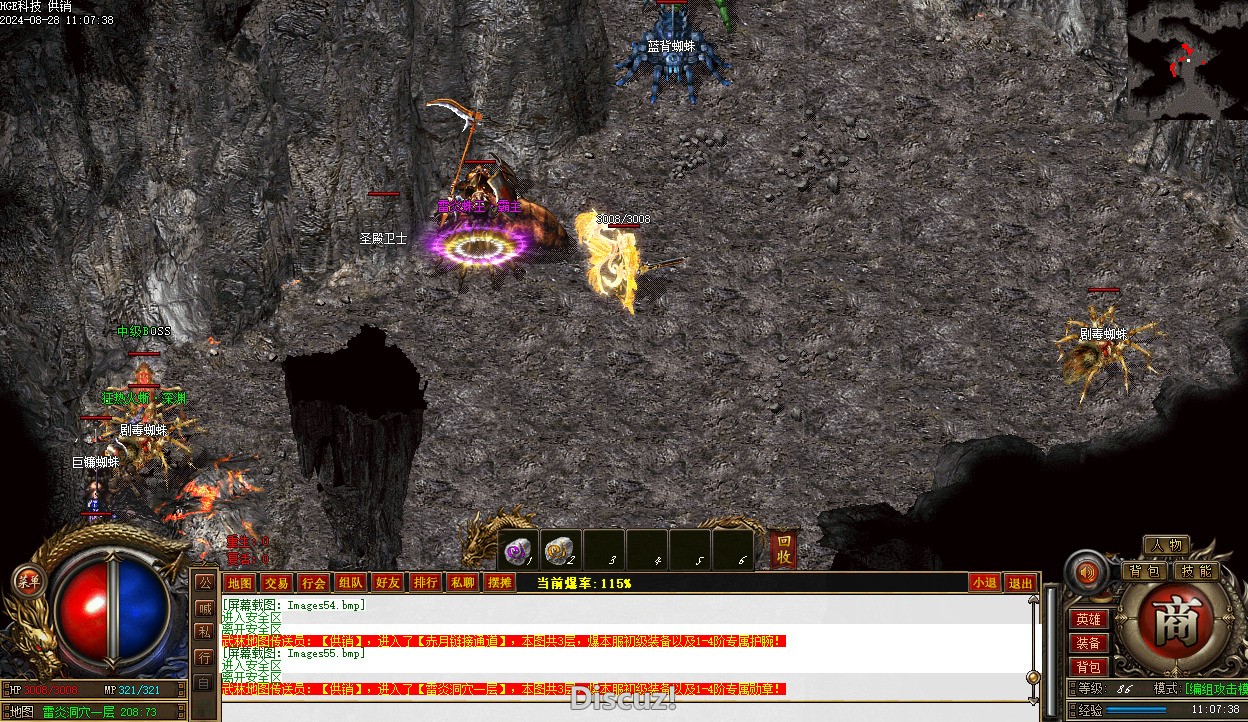Viewport: 1248px width, 722px height.
Task: Open the 交易 trade window
Action: (276, 583)
